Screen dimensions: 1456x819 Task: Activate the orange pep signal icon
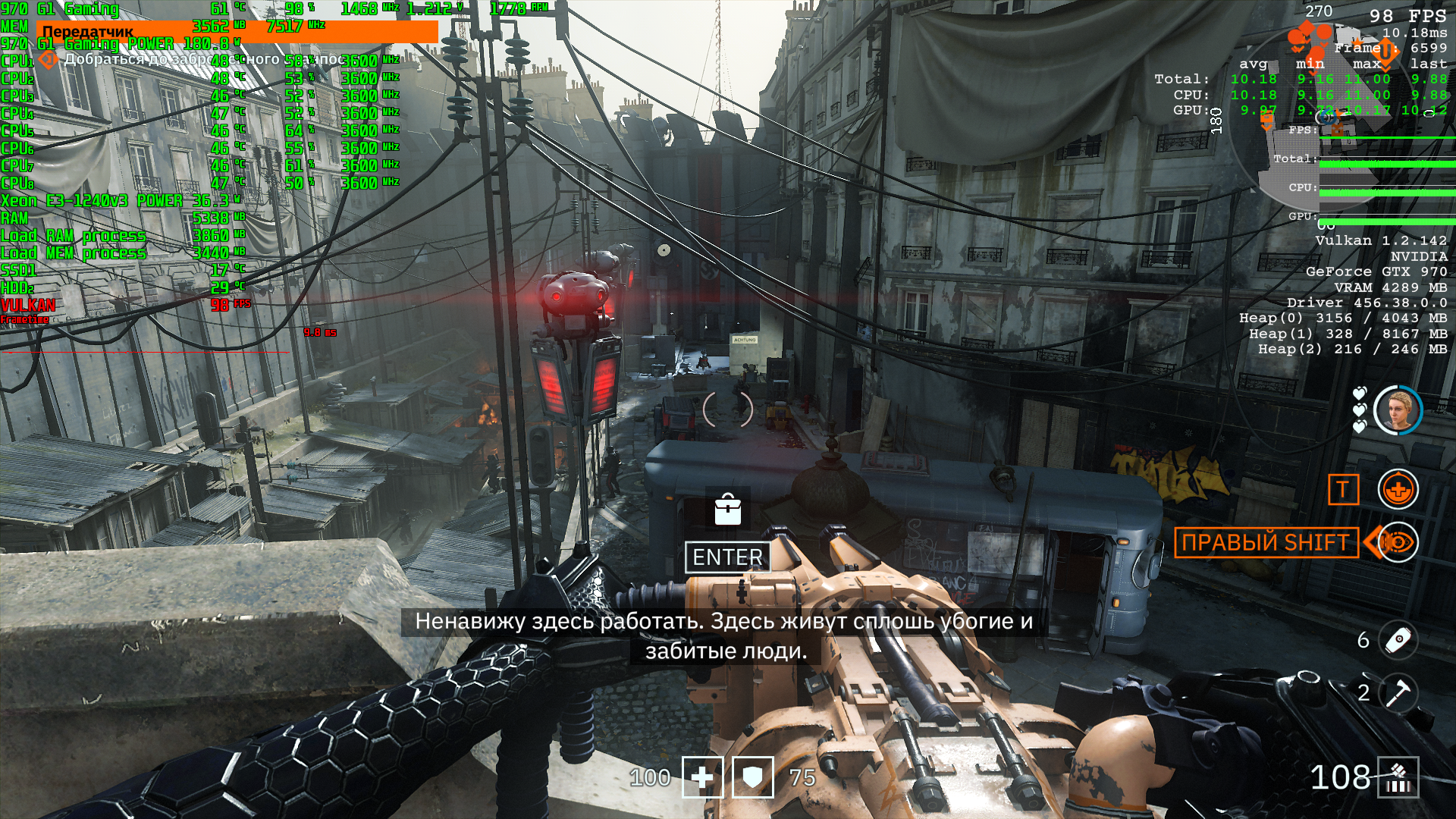pos(1398,490)
